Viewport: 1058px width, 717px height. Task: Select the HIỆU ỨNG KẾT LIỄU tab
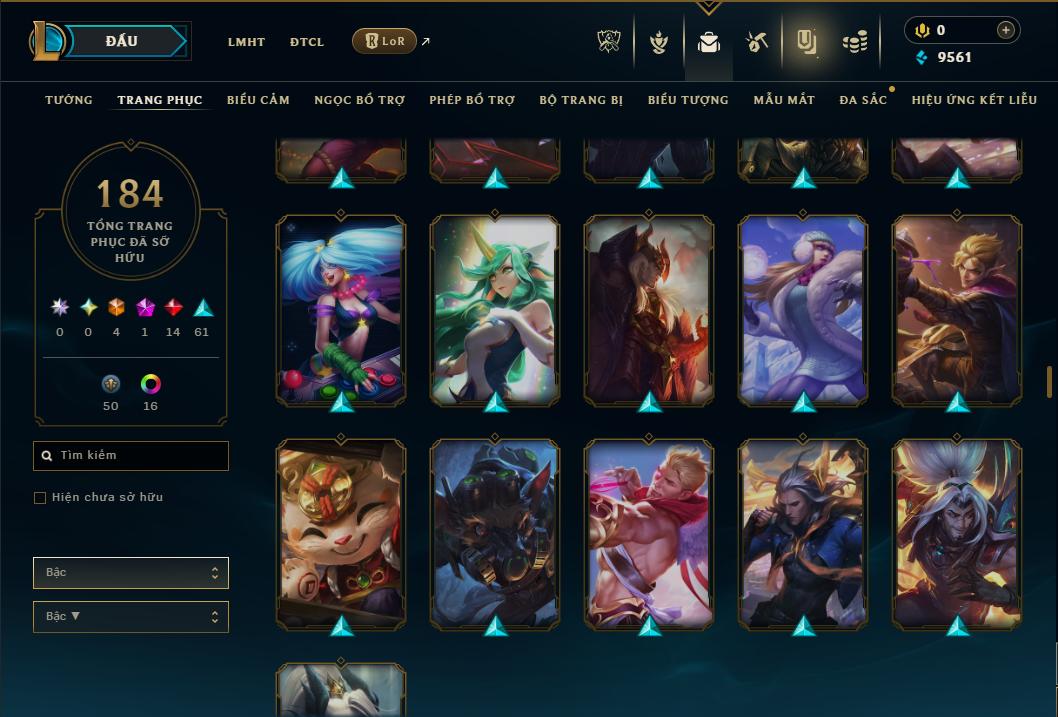pyautogui.click(x=974, y=100)
